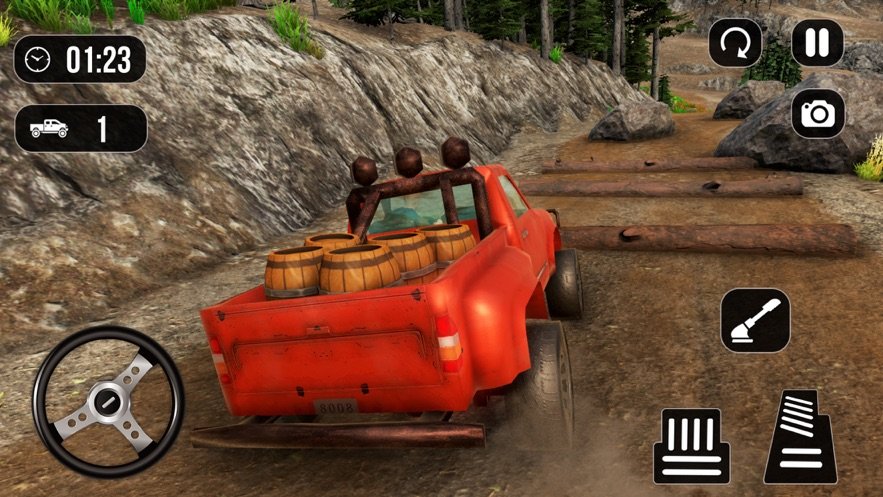Hit the accelerator gas pedal

[801, 437]
